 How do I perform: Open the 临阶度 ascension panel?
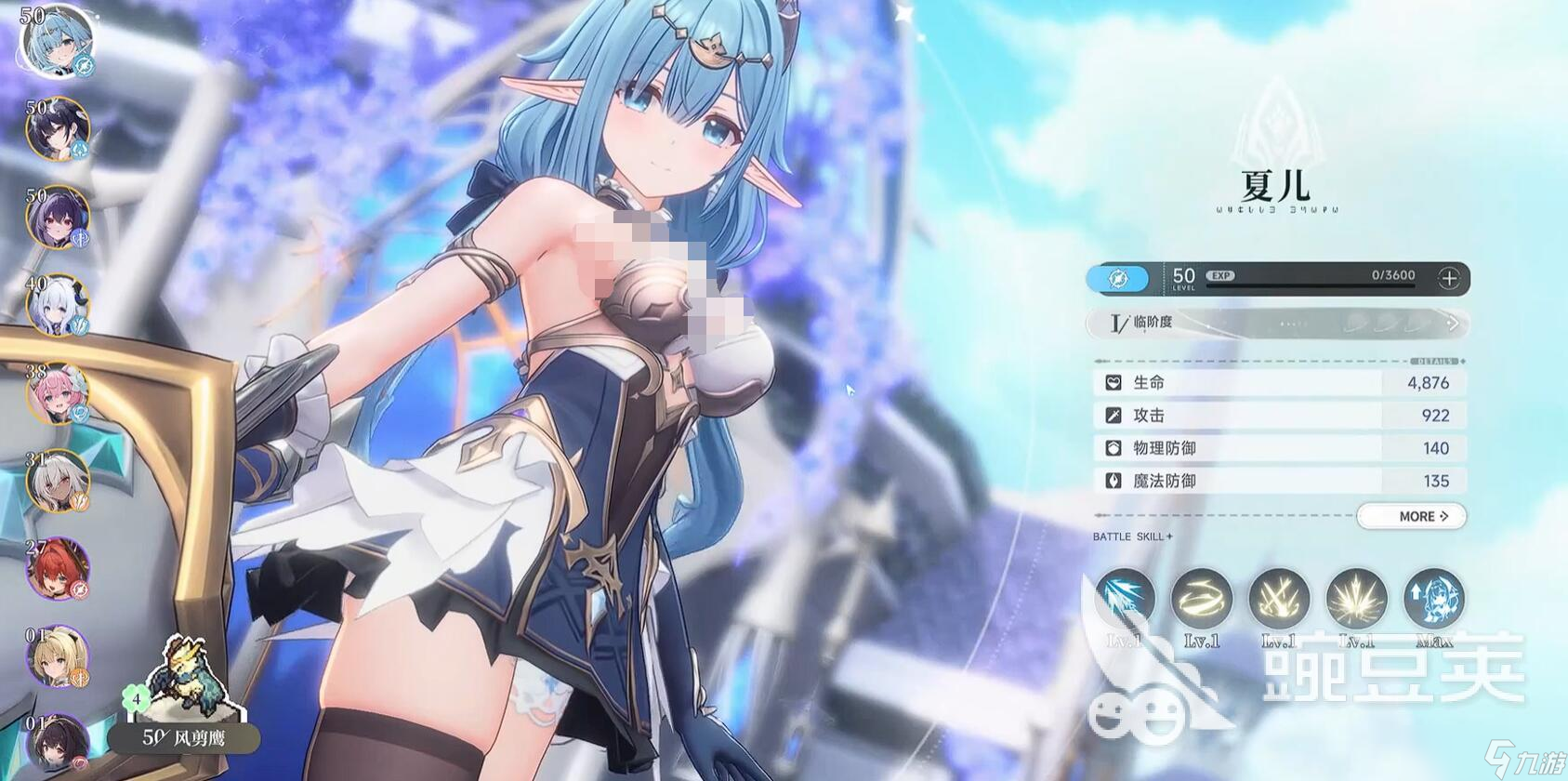pos(1278,323)
